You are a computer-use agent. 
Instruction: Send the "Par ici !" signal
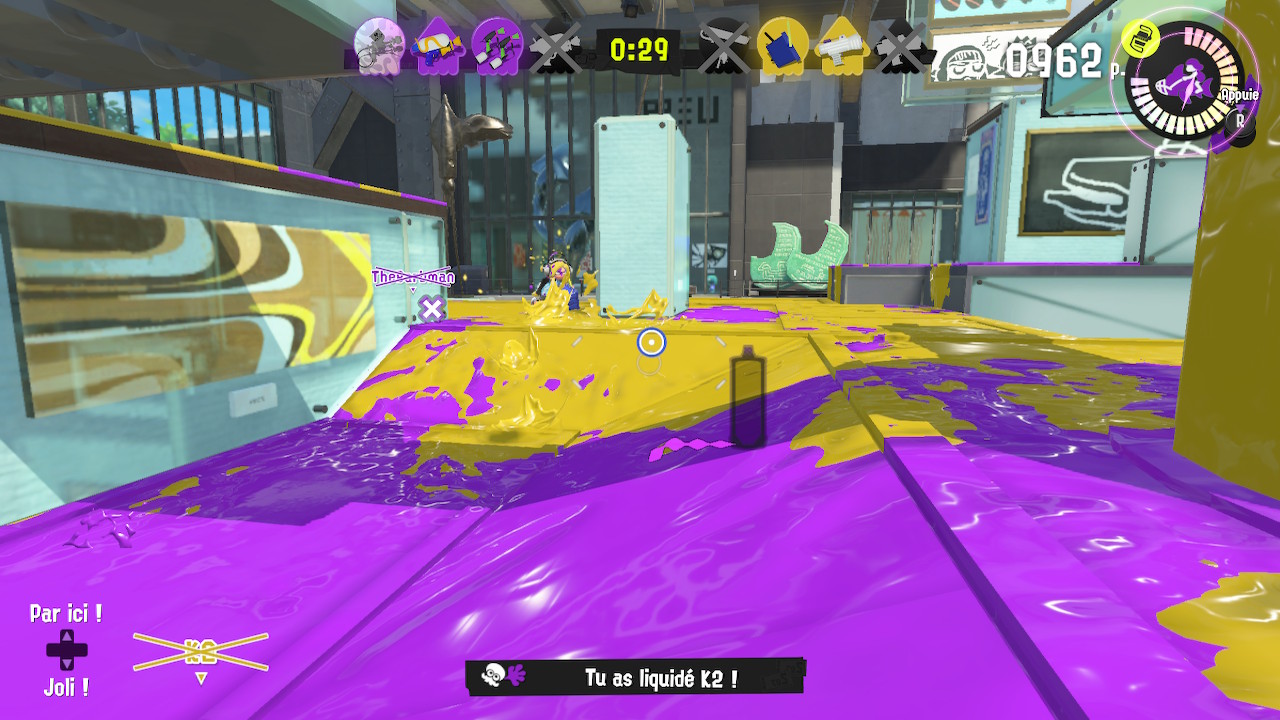(66, 613)
